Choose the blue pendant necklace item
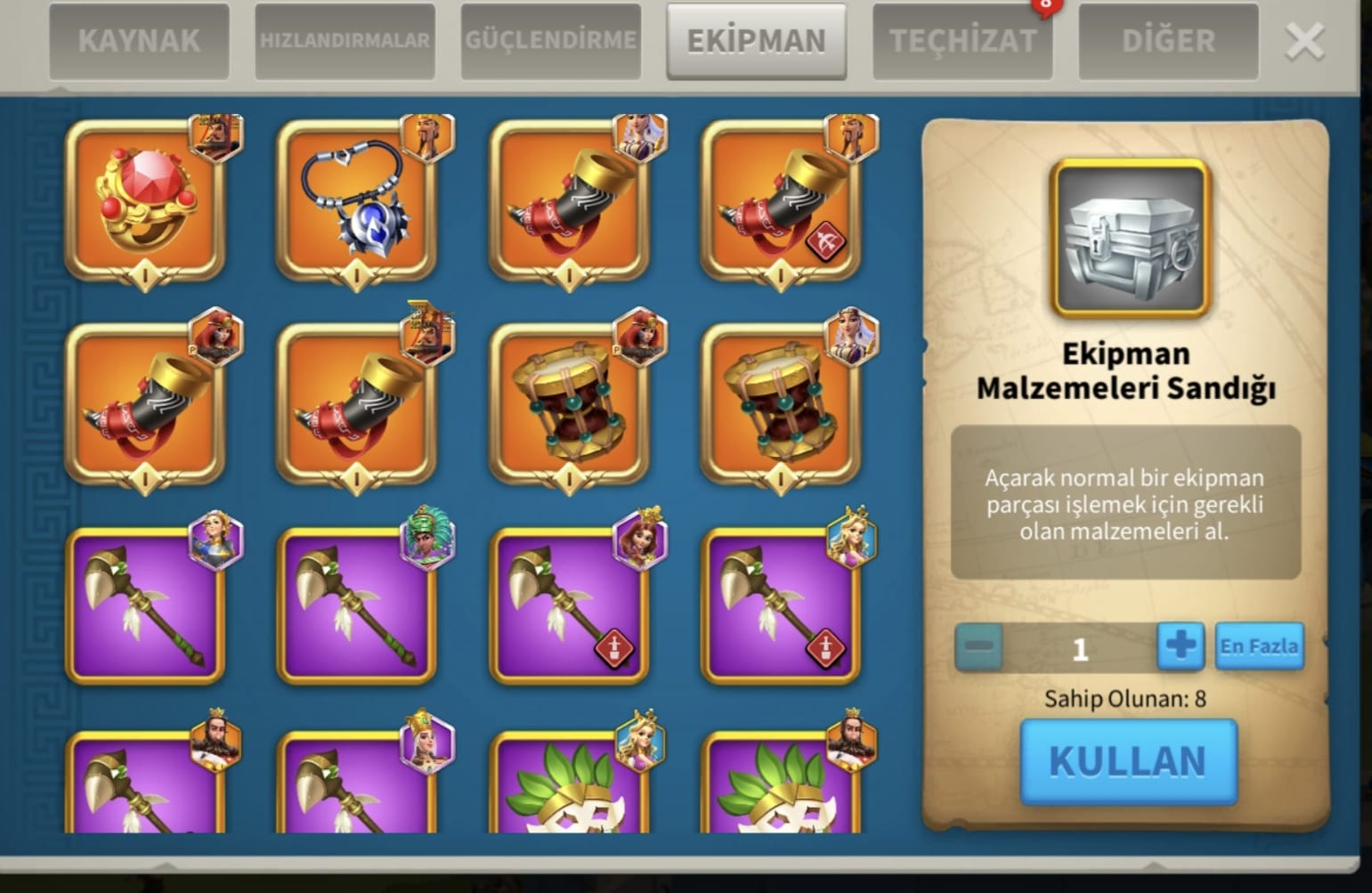The image size is (1372, 893). click(x=357, y=201)
